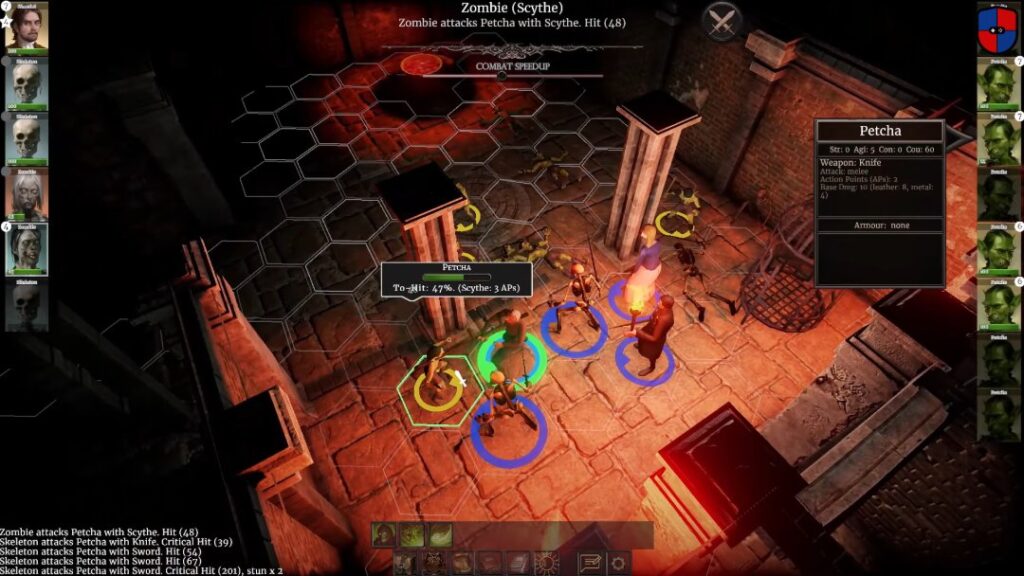Adjust the Combat Speedup slider
The height and width of the screenshot is (576, 1024).
[502, 76]
